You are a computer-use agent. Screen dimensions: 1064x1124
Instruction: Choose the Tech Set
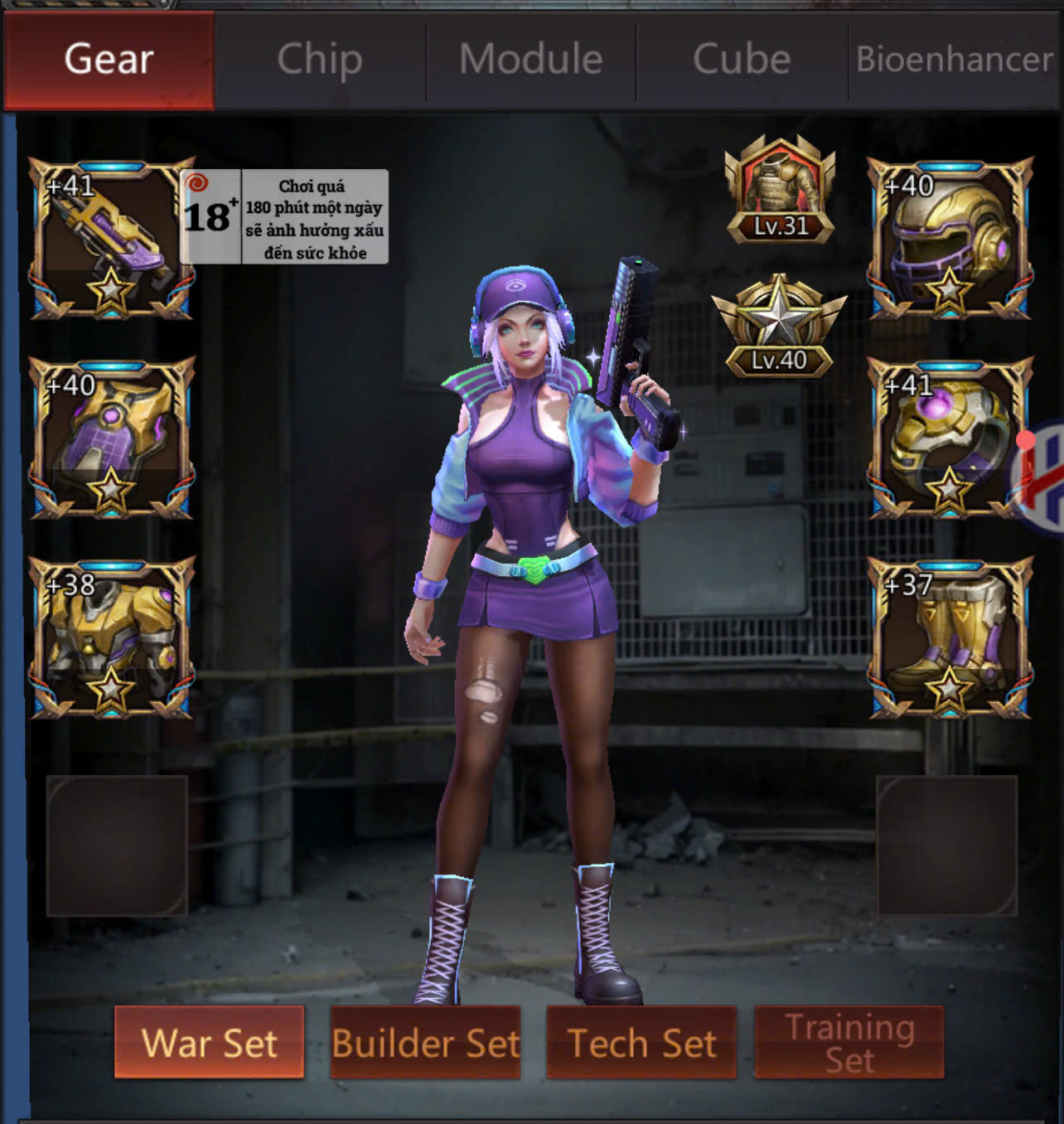coord(641,1042)
